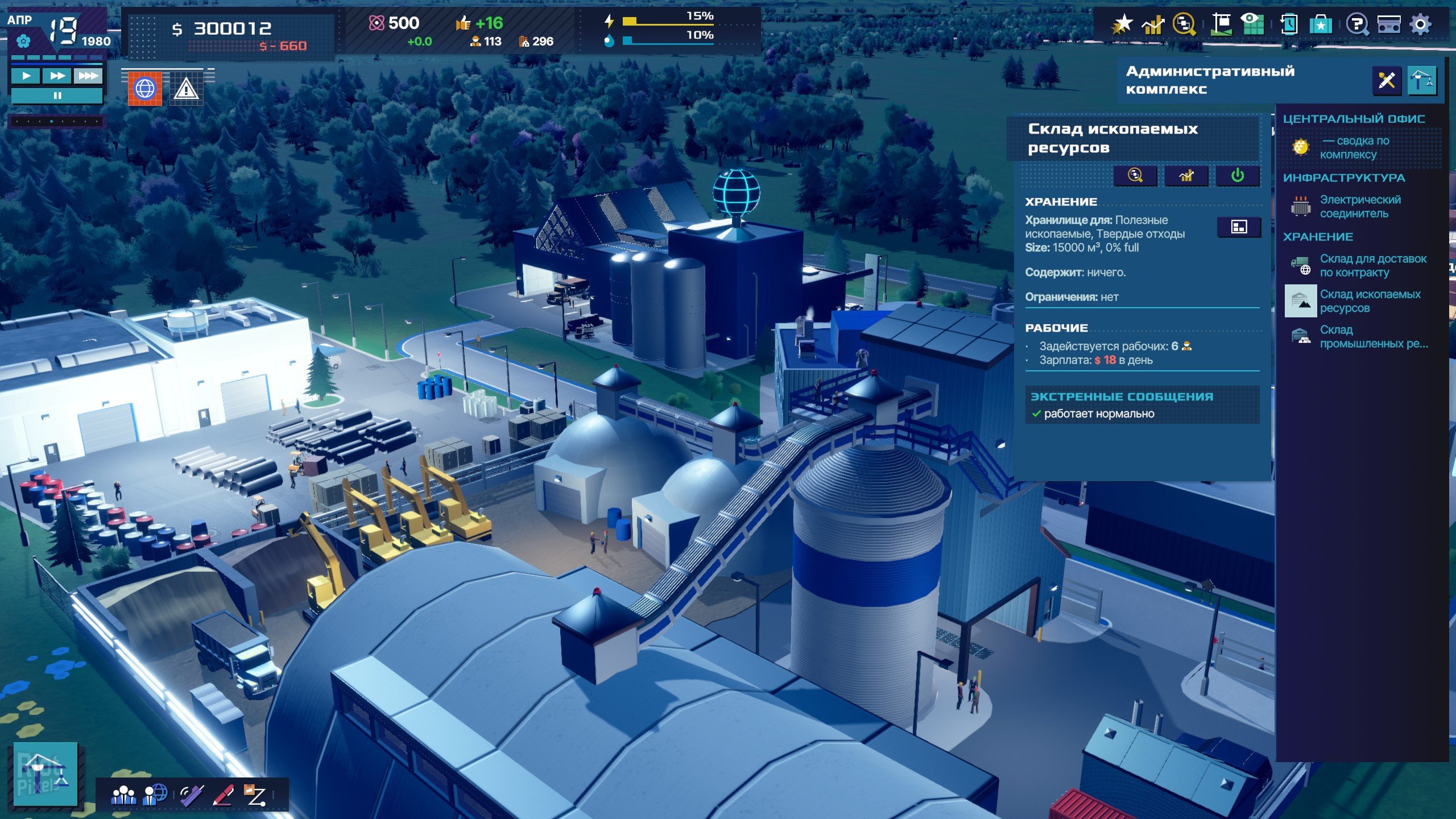Open the globe world map button
The height and width of the screenshot is (819, 1456).
coord(145,89)
